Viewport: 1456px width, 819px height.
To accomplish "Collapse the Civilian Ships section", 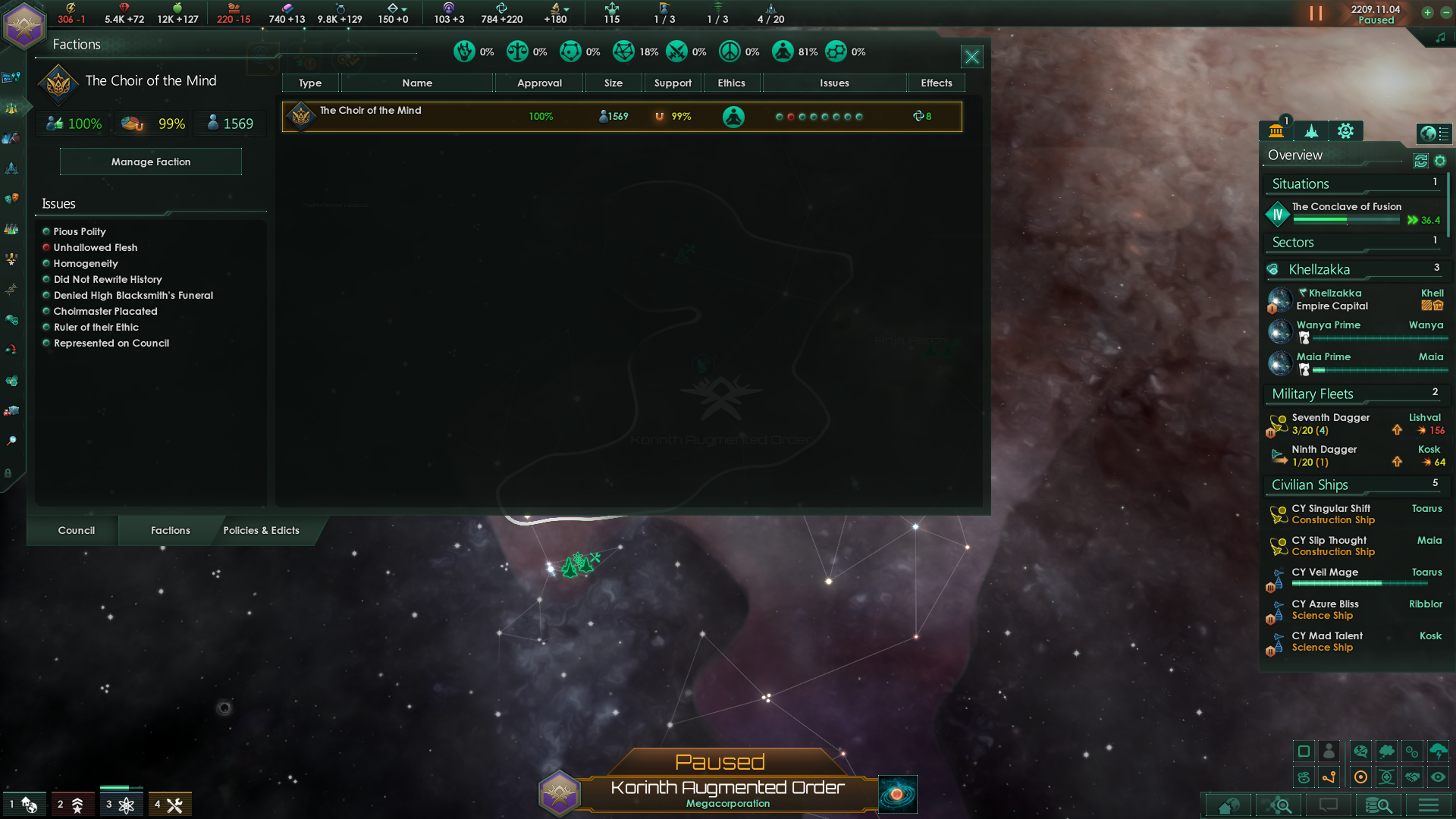I will (x=1309, y=485).
